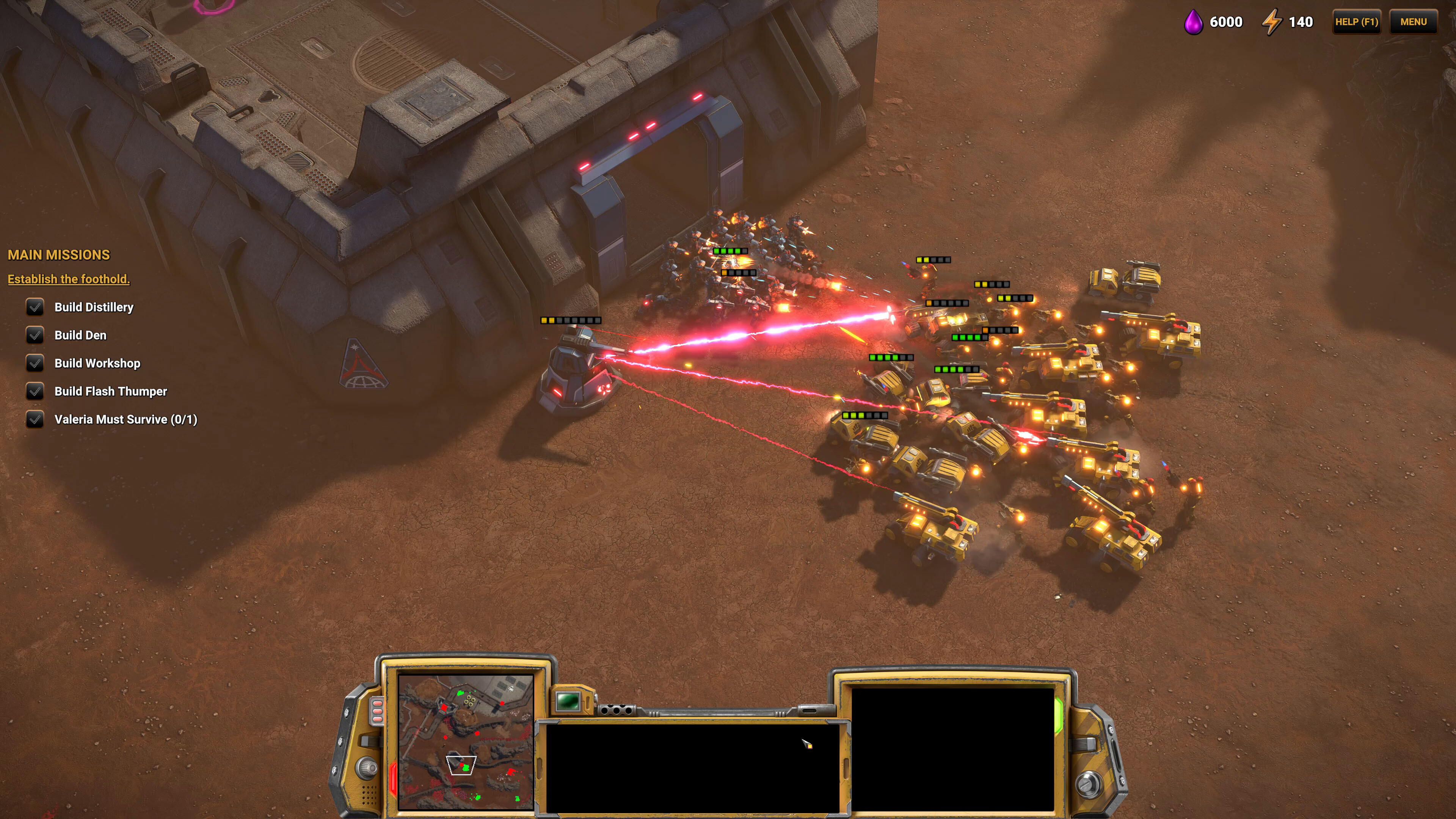Screen dimensions: 1456x819
Task: Select the Build Den objective checkbox
Action: pos(35,335)
